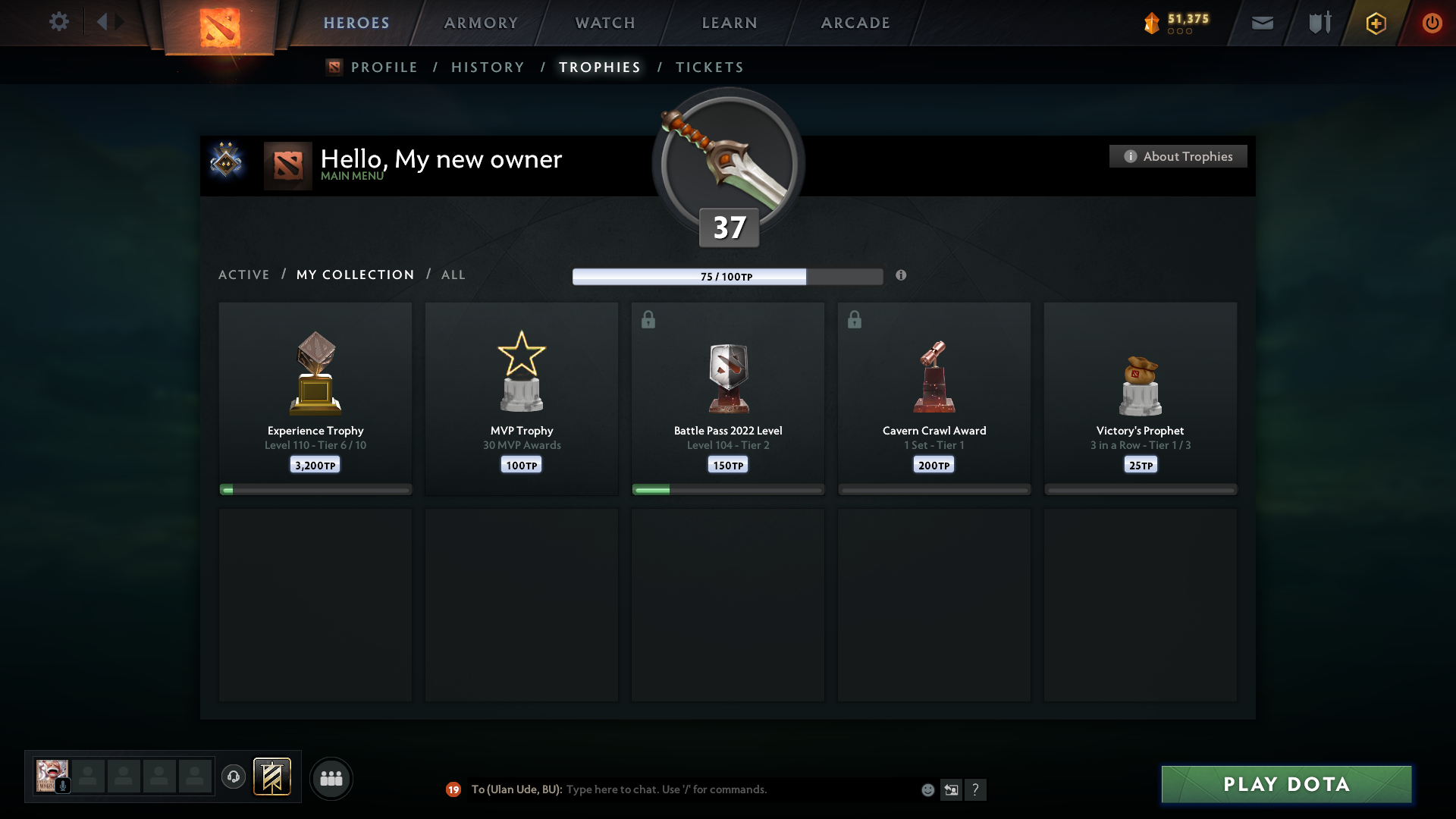The width and height of the screenshot is (1456, 819).
Task: Click the power button to exit
Action: (1432, 23)
